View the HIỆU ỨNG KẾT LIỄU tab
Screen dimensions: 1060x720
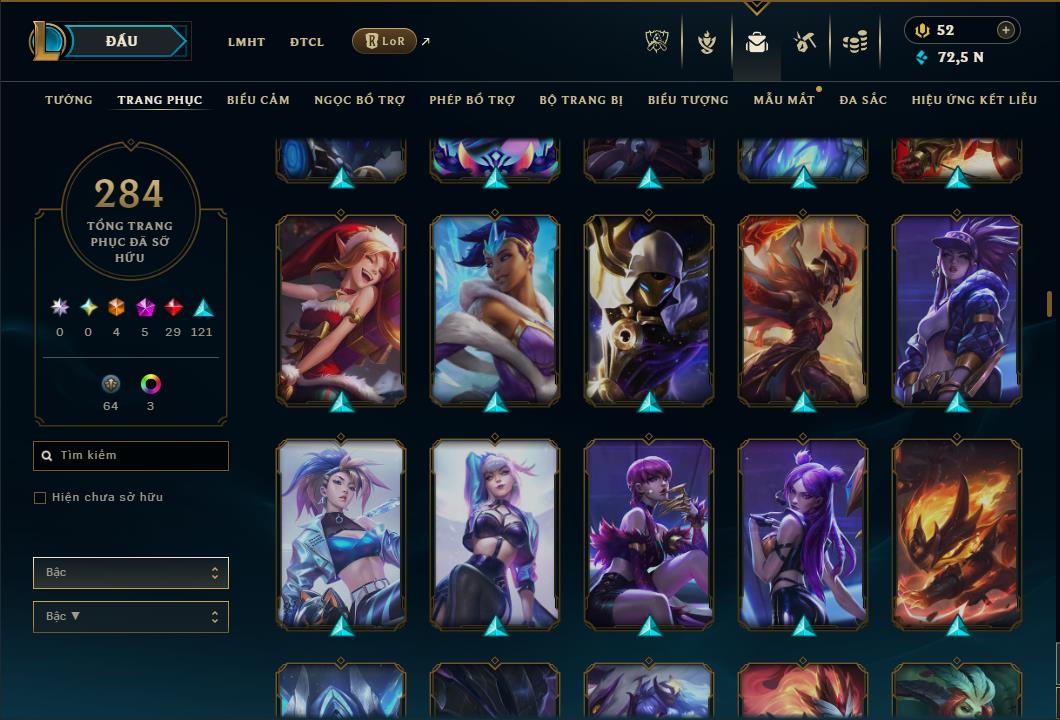[x=974, y=100]
